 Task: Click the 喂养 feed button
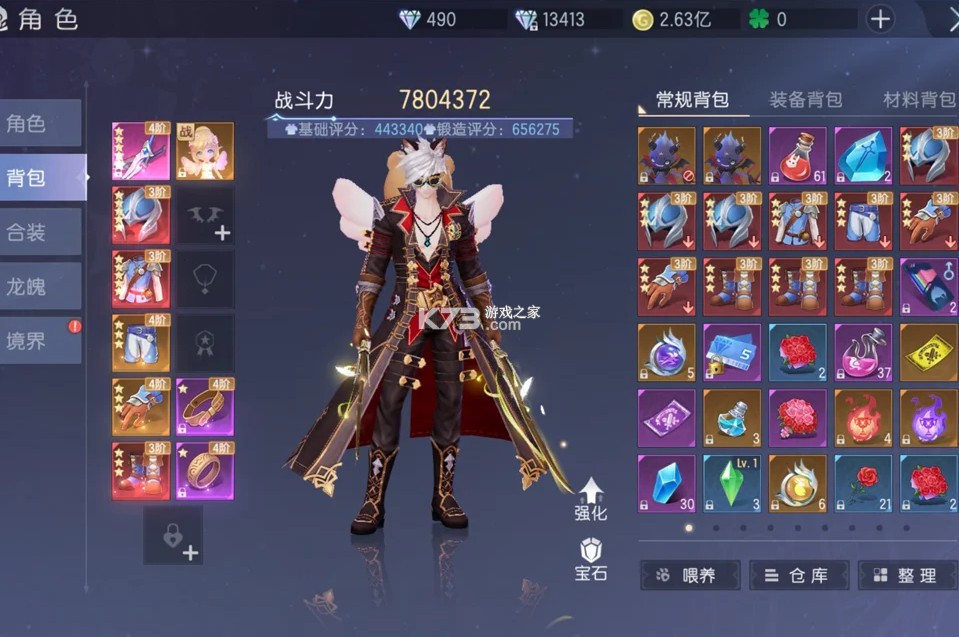[690, 575]
